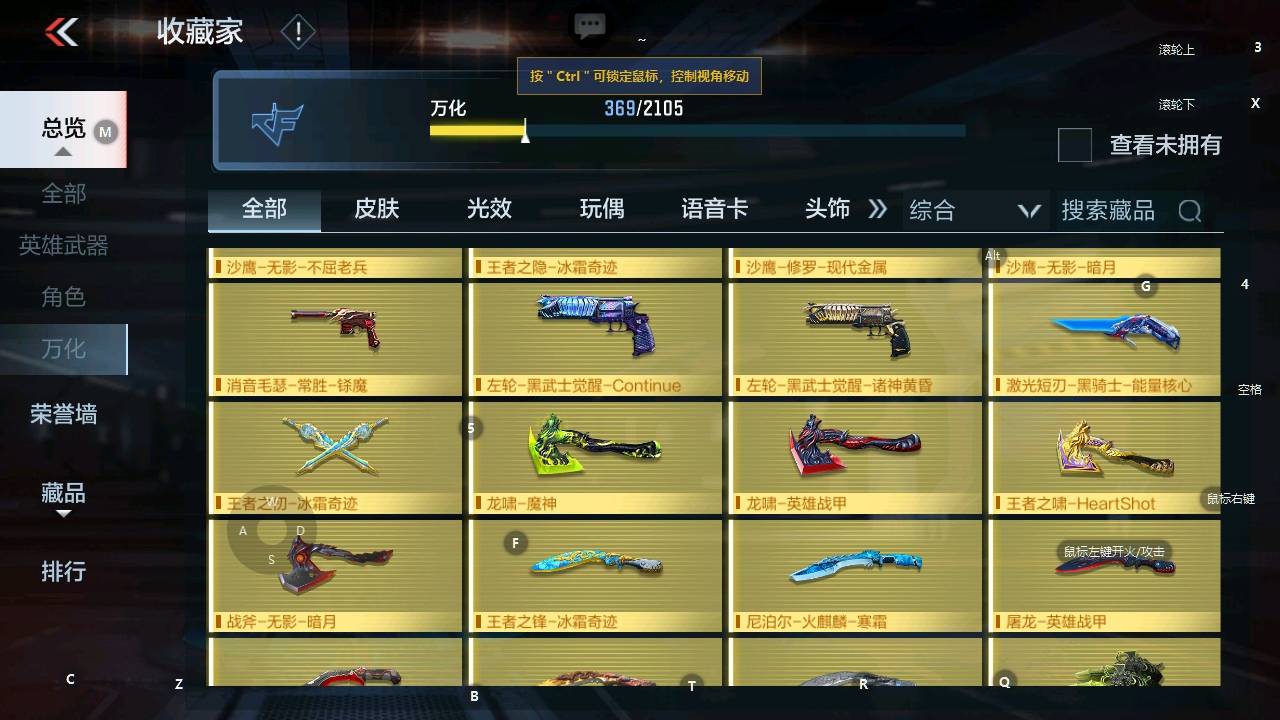Click the search magnifier icon
Viewport: 1280px width, 720px height.
tap(1189, 210)
